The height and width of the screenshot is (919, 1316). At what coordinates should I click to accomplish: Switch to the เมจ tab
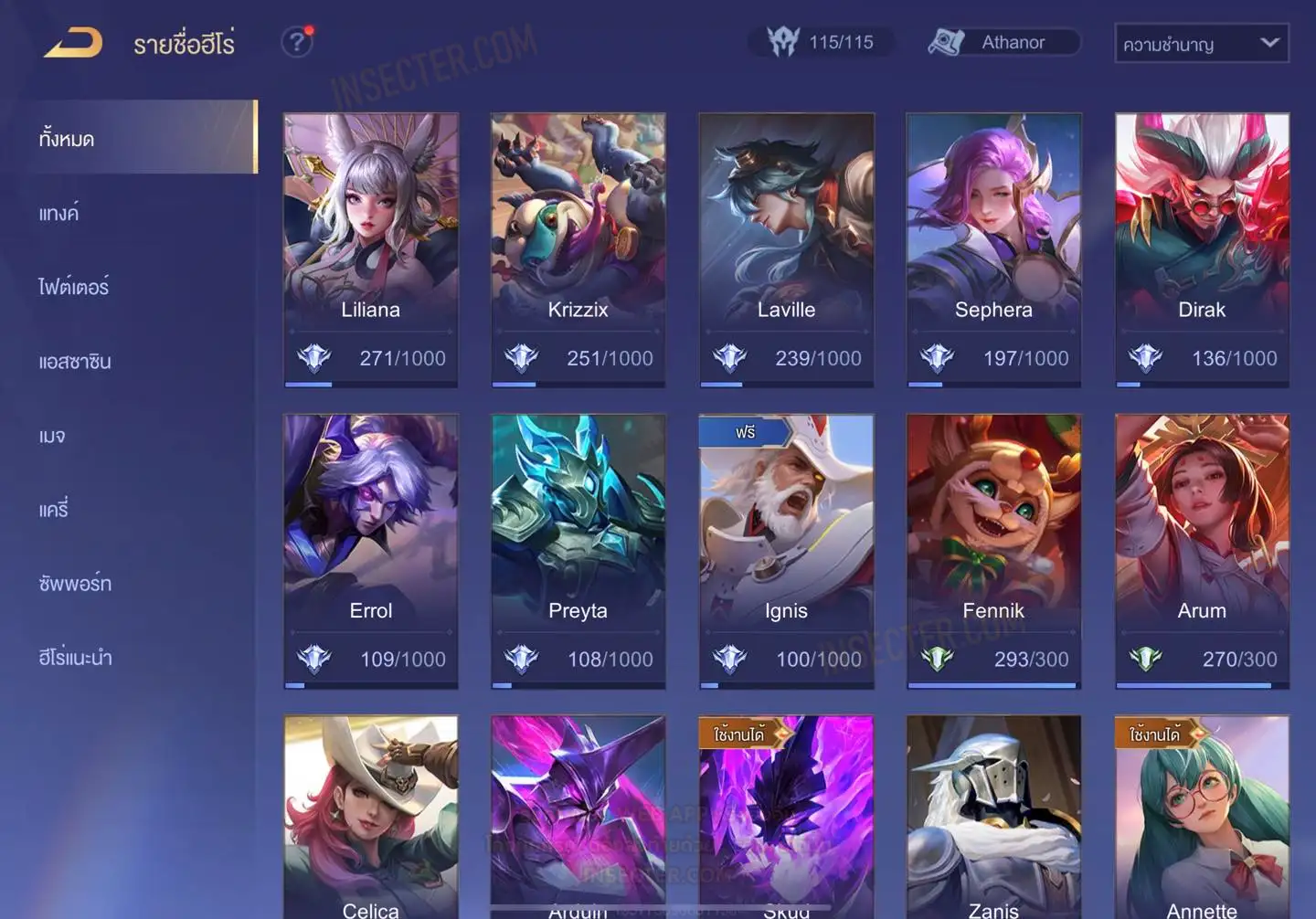coord(52,435)
